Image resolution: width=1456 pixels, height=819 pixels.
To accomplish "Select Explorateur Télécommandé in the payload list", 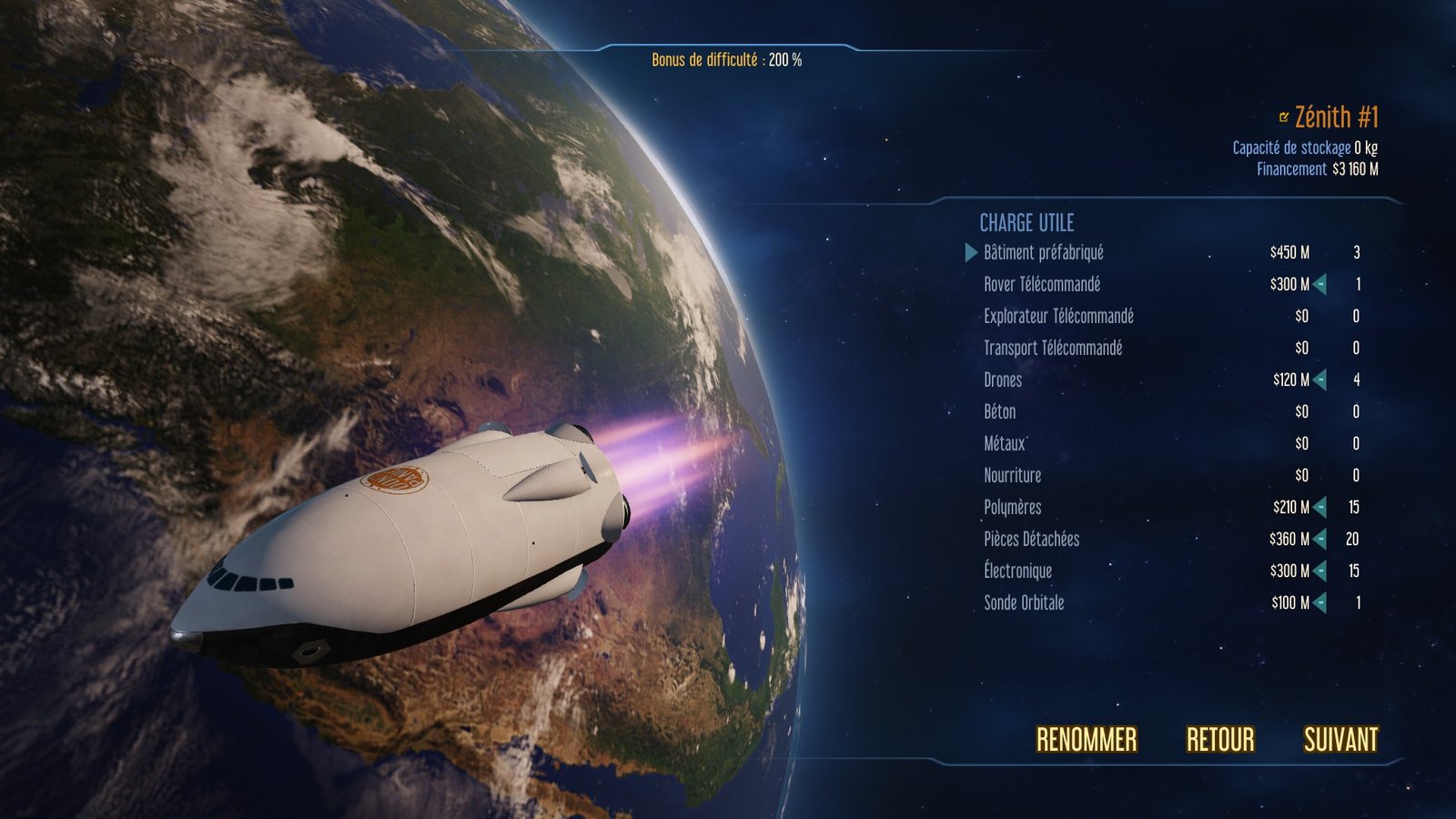I will pyautogui.click(x=1058, y=317).
